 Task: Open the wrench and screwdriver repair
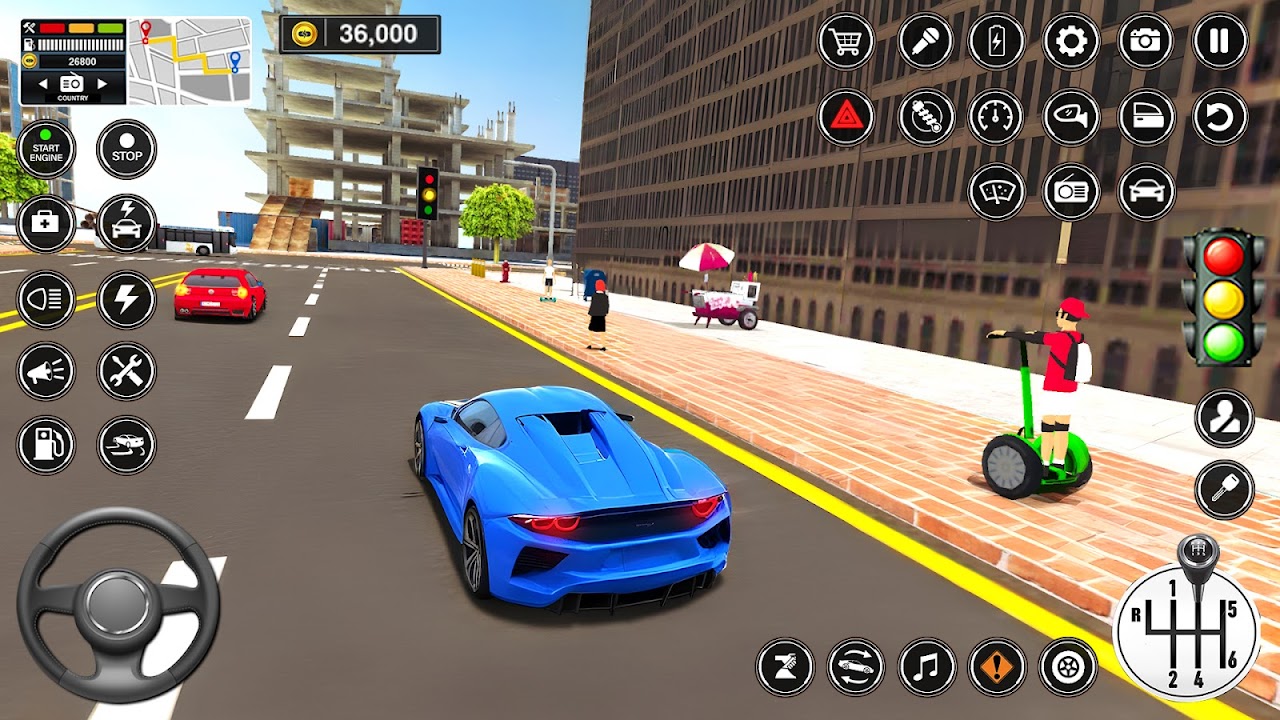point(127,372)
